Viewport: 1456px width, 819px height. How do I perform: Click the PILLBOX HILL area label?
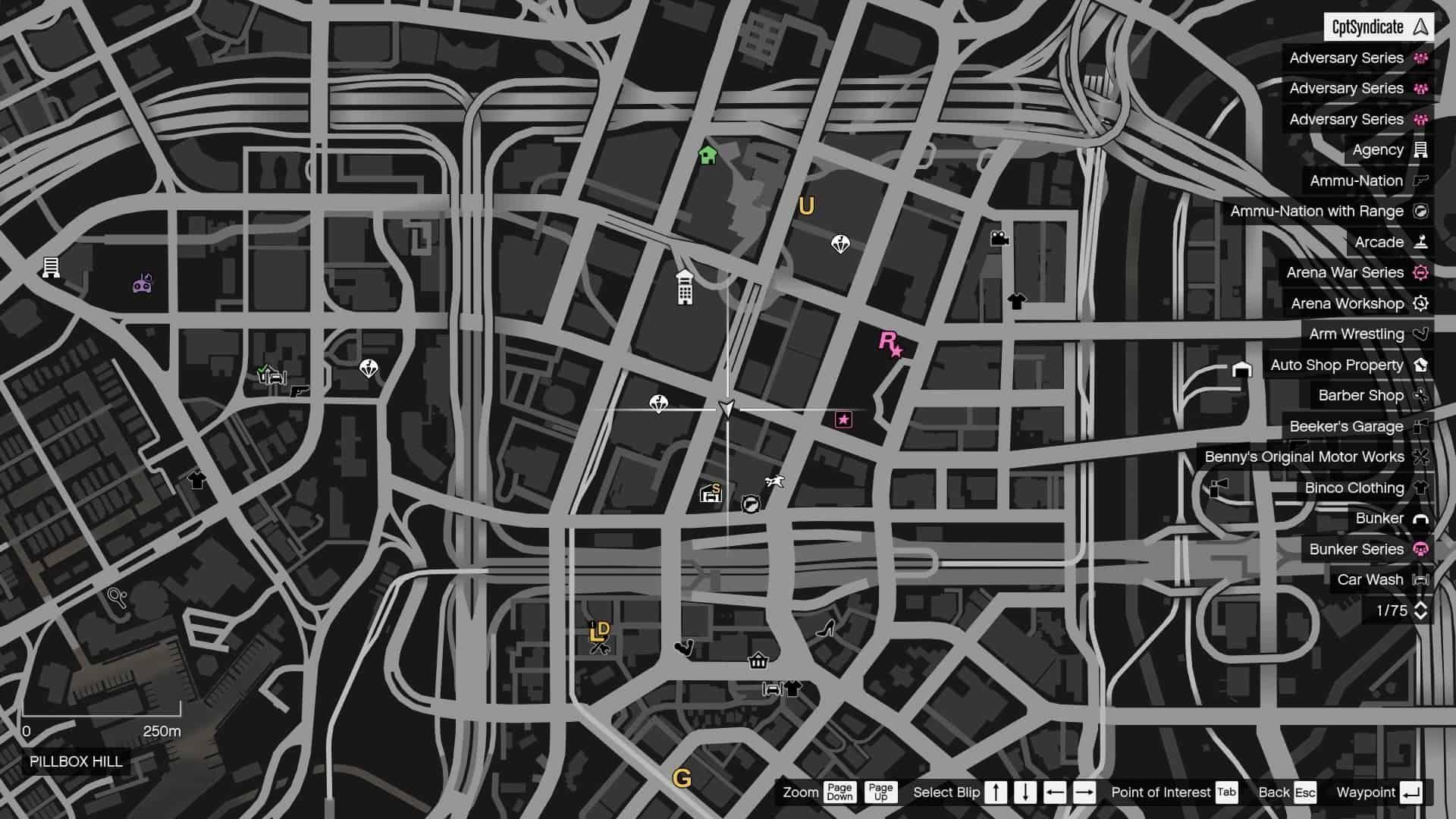click(77, 762)
